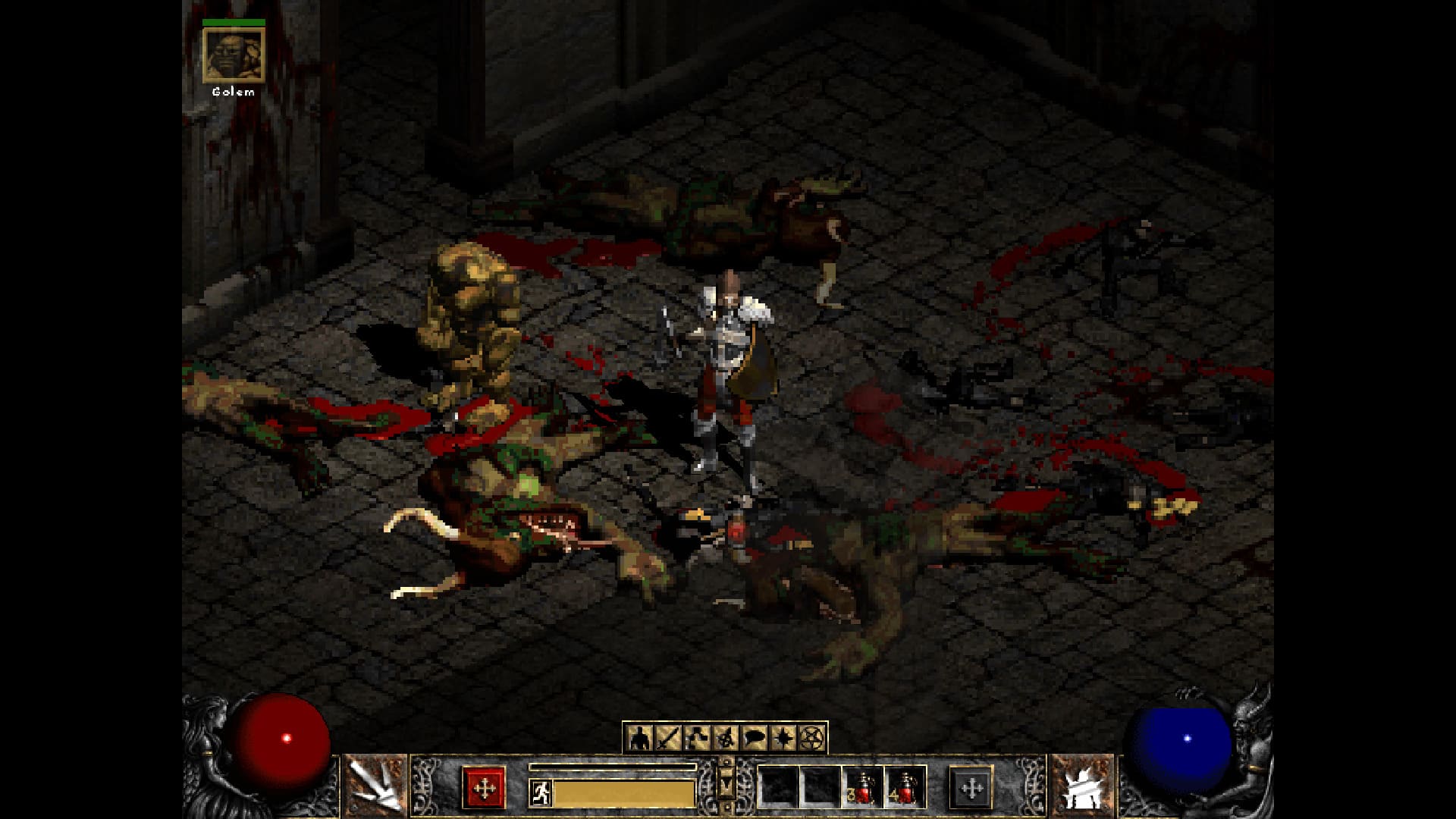This screenshot has height=819, width=1456.
Task: Click the Golem portrait
Action: 234,55
